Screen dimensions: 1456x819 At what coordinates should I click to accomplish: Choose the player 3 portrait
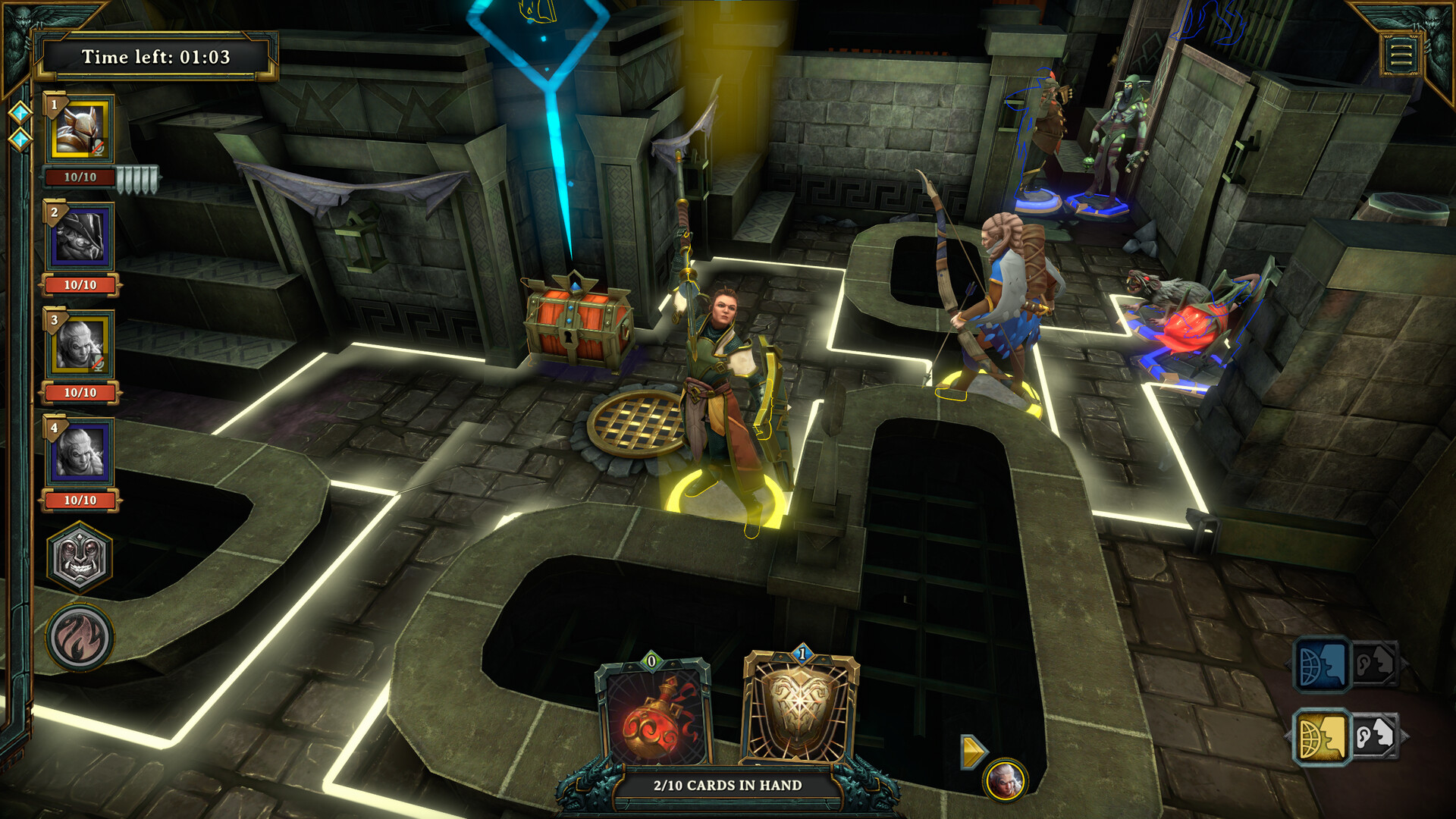click(81, 345)
